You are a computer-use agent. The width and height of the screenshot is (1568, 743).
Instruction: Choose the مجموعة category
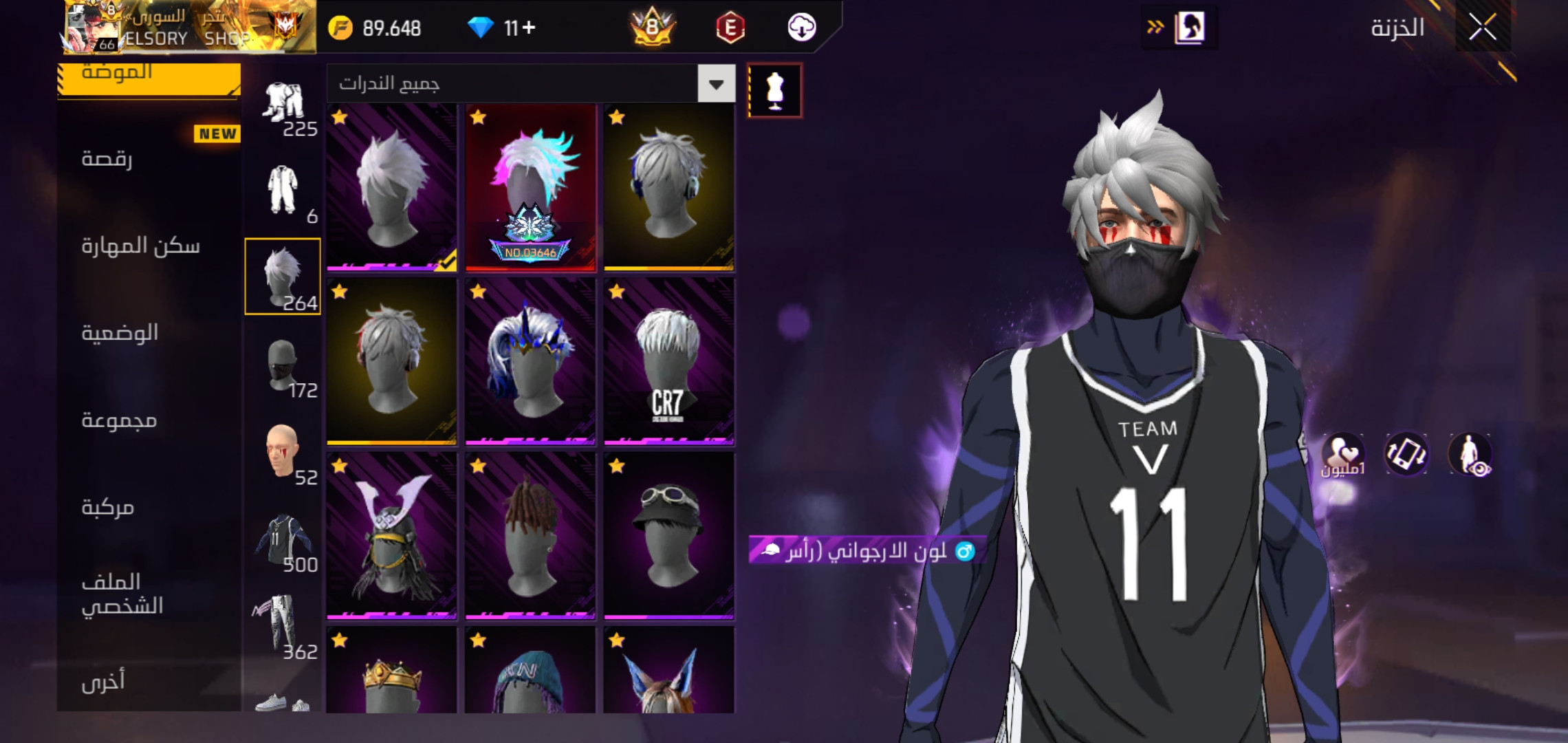click(119, 420)
